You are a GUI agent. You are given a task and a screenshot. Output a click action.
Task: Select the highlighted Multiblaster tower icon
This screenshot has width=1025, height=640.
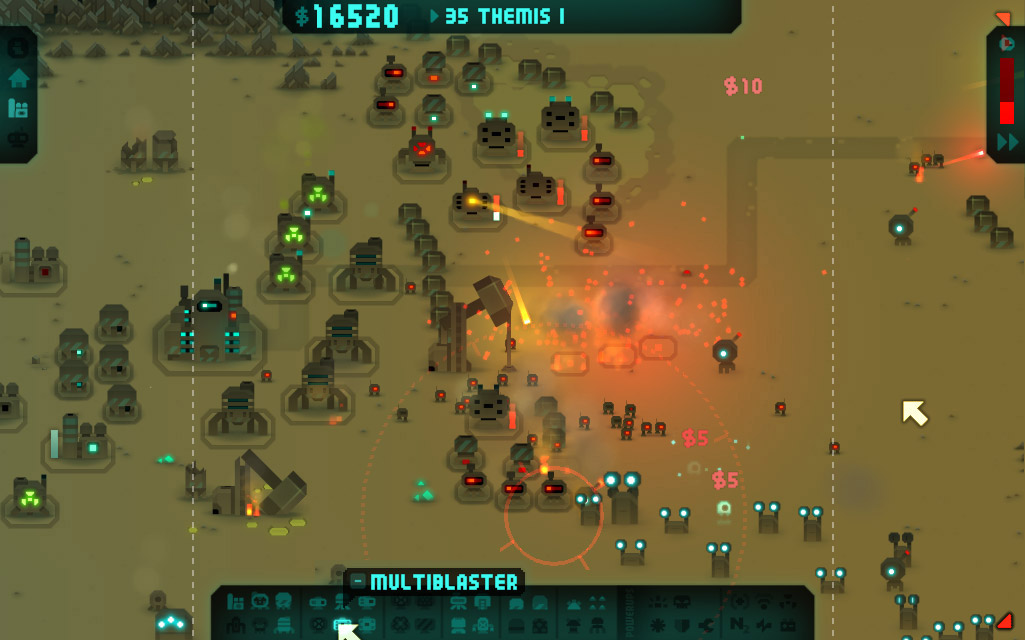(x=341, y=625)
